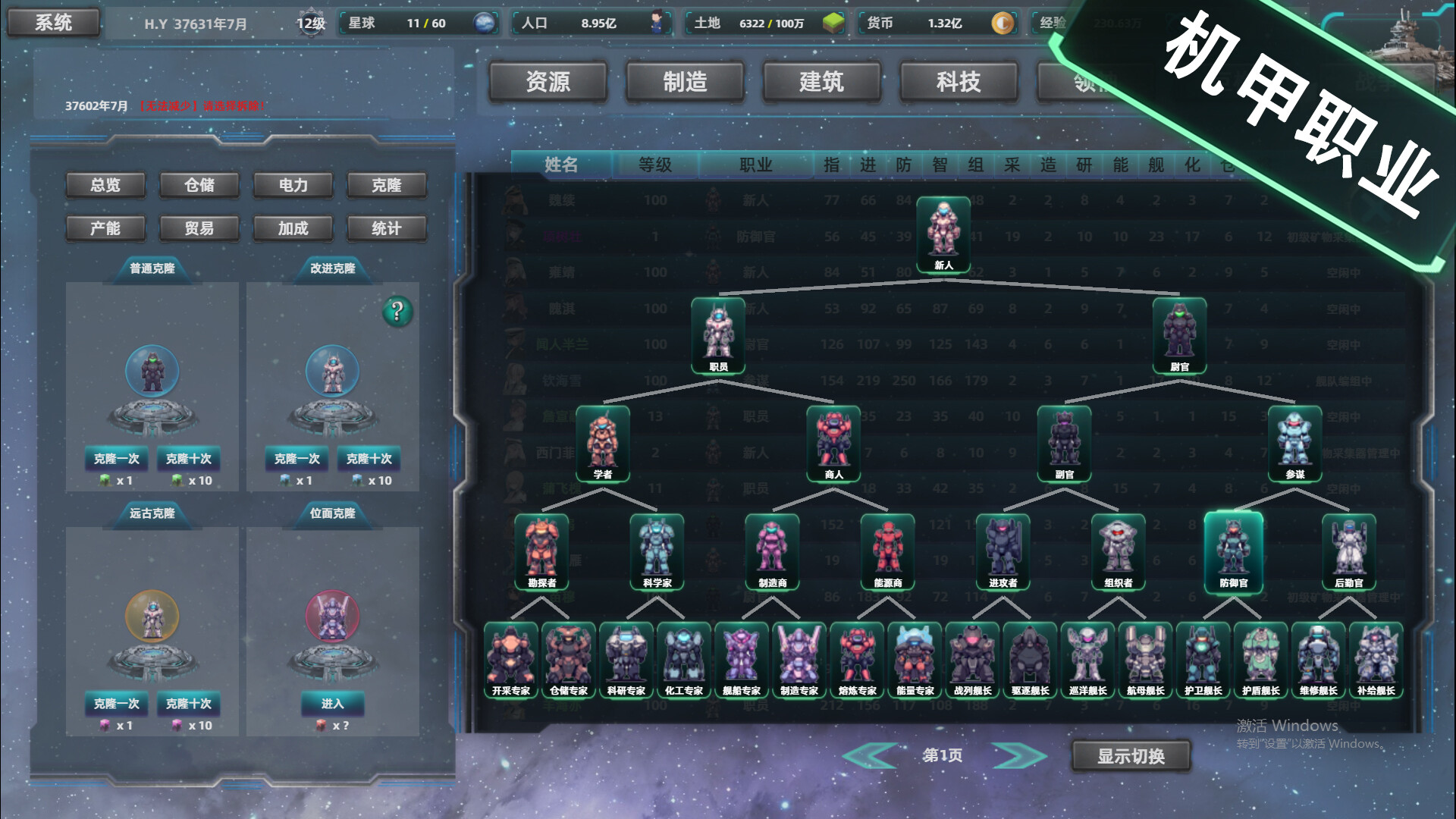Screen dimensions: 1456x819
Task: Activate the 进攻者 profession node
Action: coord(1003,551)
